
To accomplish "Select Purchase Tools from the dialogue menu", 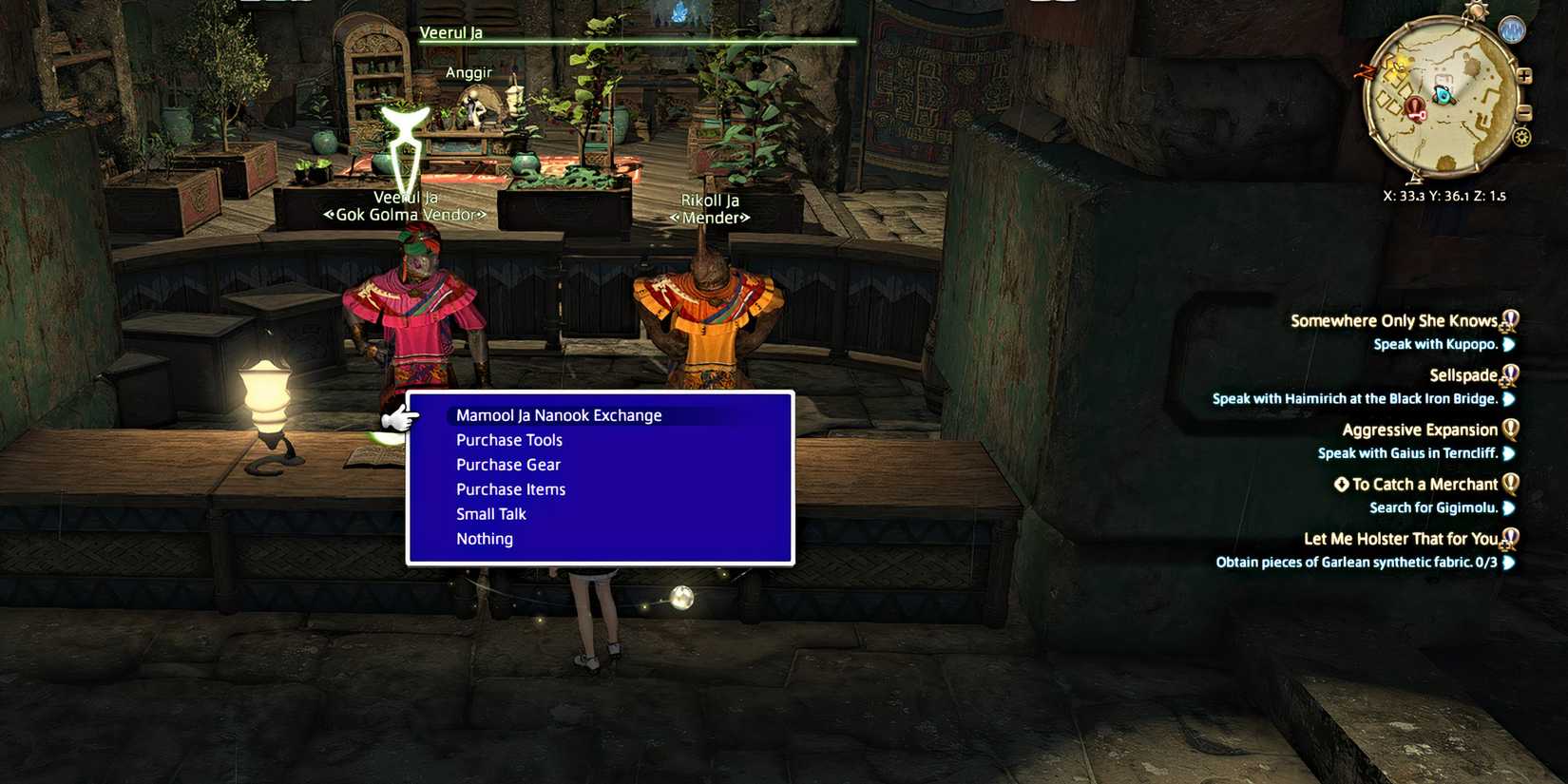I will tap(509, 439).
